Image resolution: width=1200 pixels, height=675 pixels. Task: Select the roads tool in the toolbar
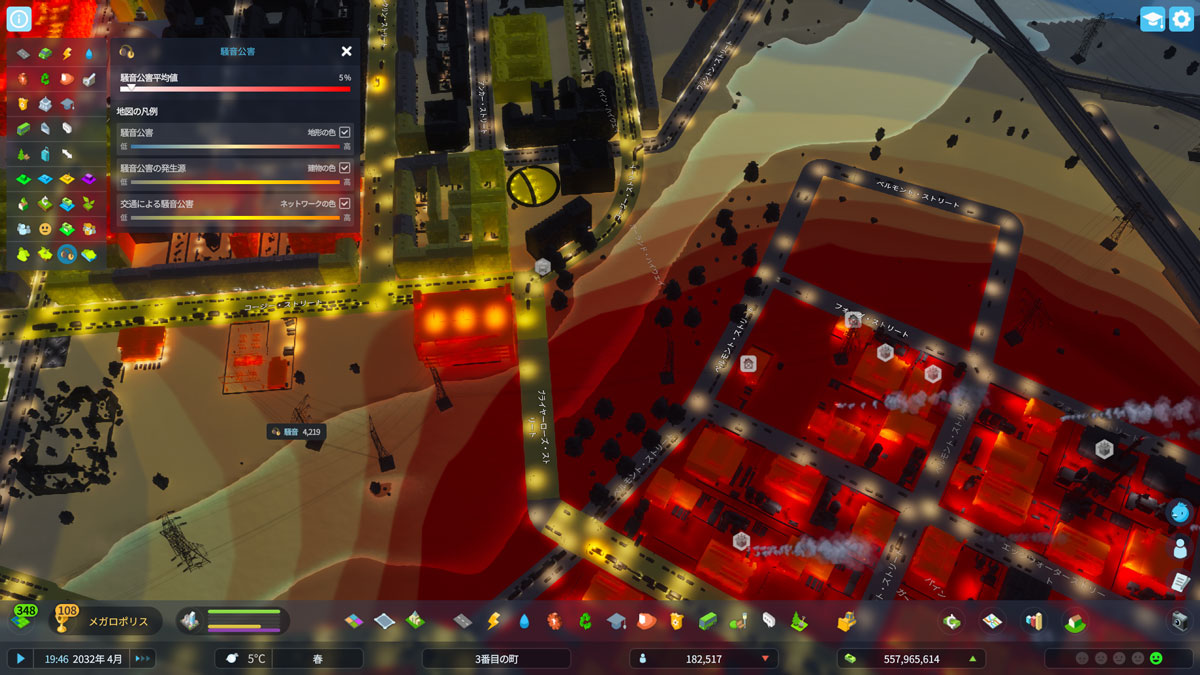pos(461,621)
